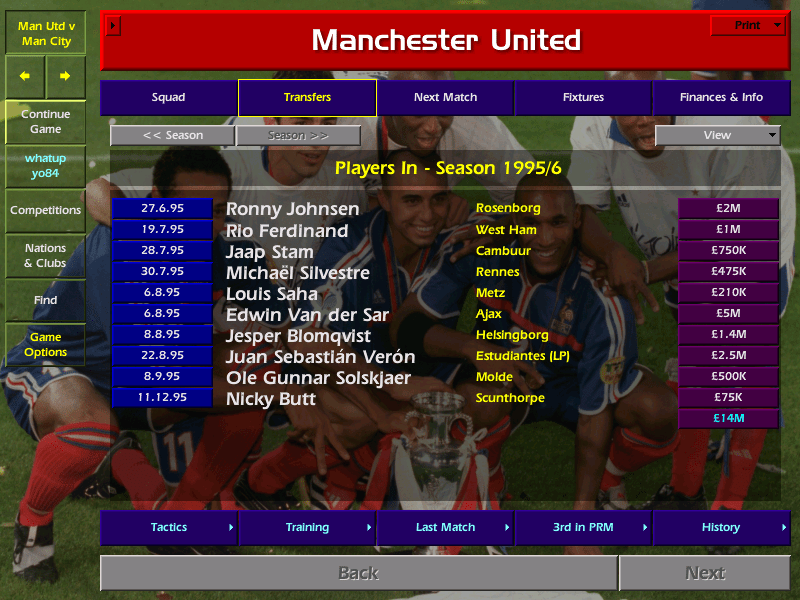Image resolution: width=800 pixels, height=600 pixels.
Task: Open the Squad tab
Action: pos(168,98)
